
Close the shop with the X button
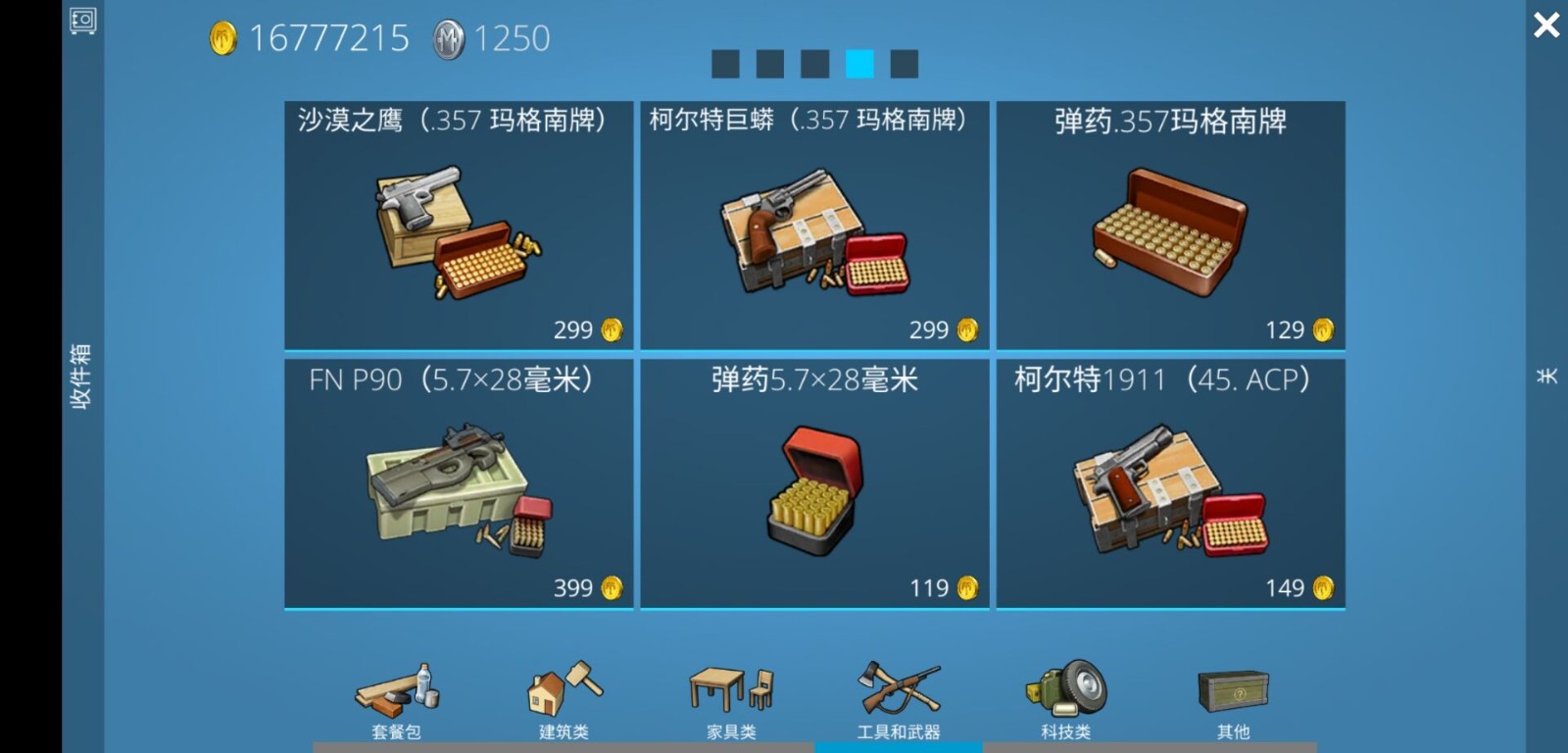[1546, 25]
